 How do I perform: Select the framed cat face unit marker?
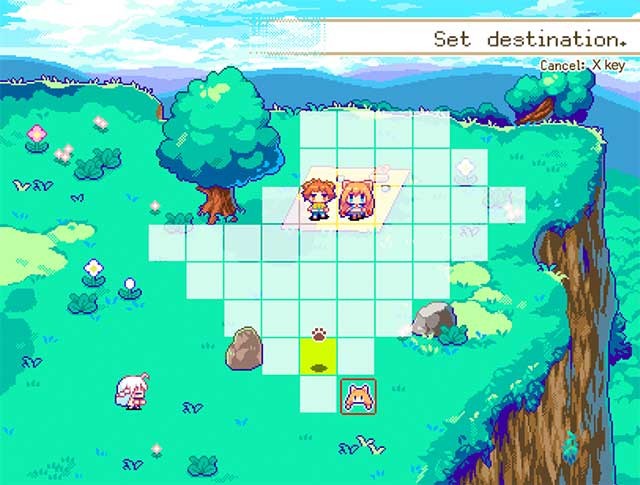(x=357, y=395)
